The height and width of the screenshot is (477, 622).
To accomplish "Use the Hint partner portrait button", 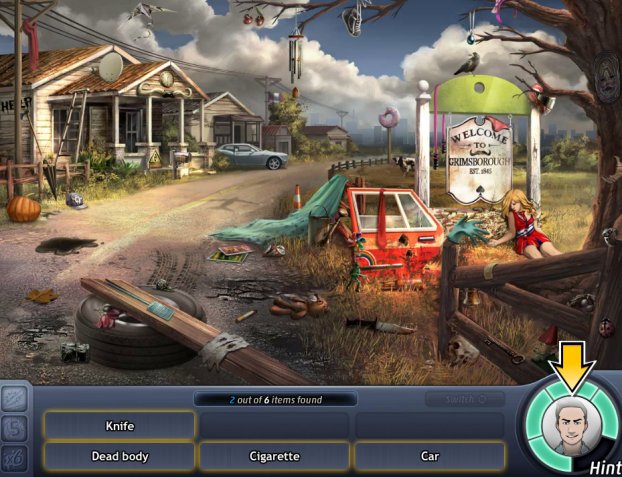I will (x=568, y=427).
